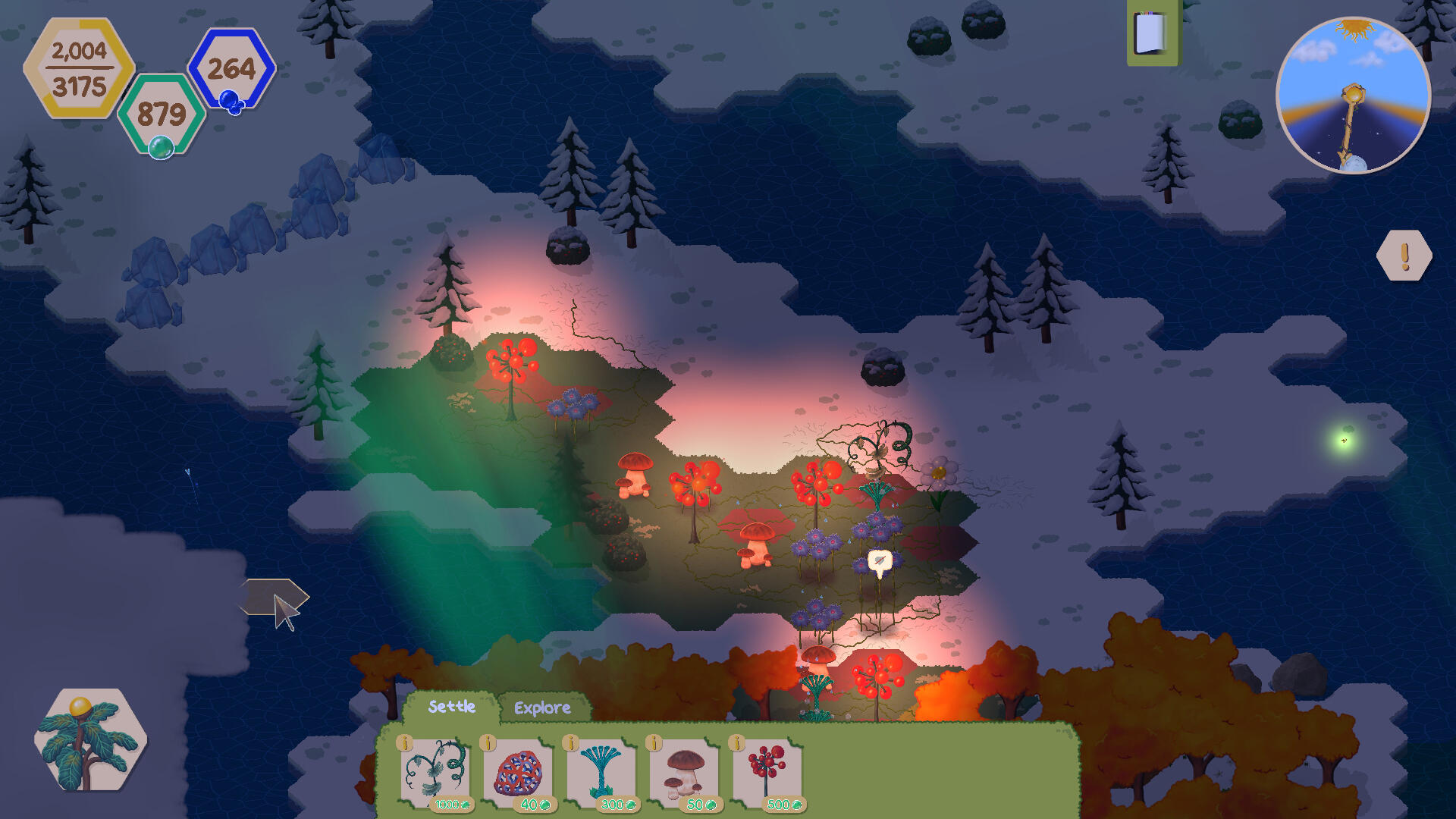The image size is (1456, 819).
Task: Choose the red berry plant costing 500
Action: click(767, 771)
